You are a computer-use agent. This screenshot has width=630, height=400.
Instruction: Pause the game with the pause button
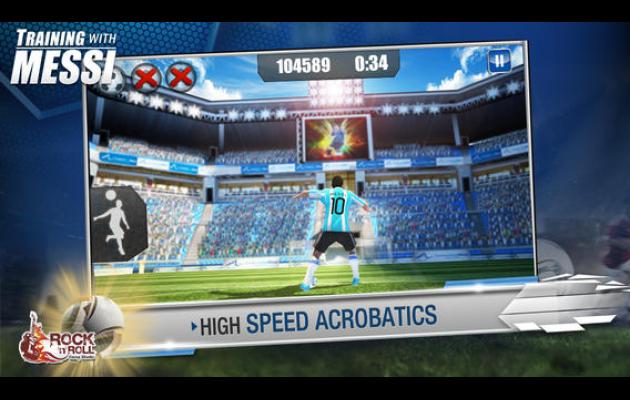click(x=497, y=60)
